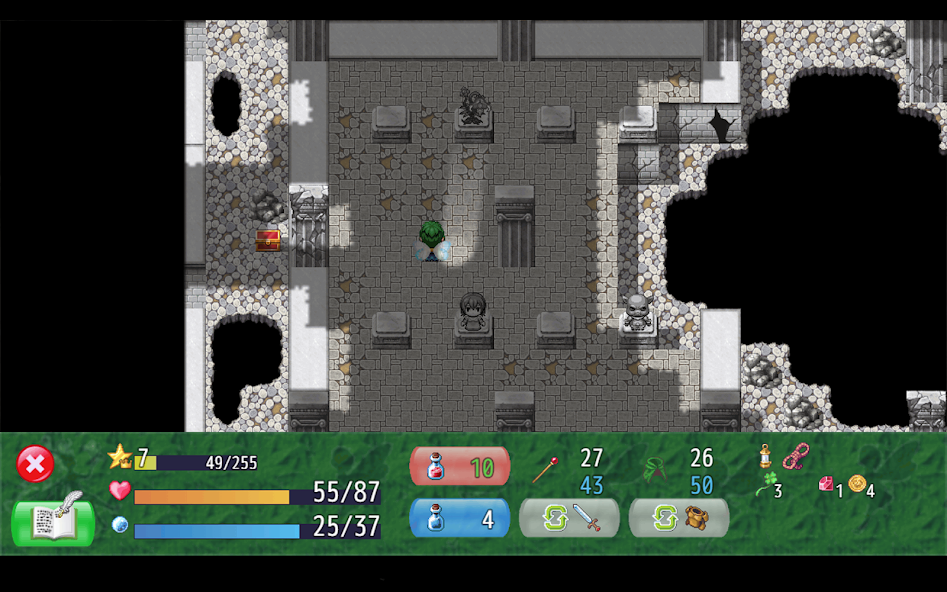Select the wand weapon icon
The image size is (947, 592).
545,468
